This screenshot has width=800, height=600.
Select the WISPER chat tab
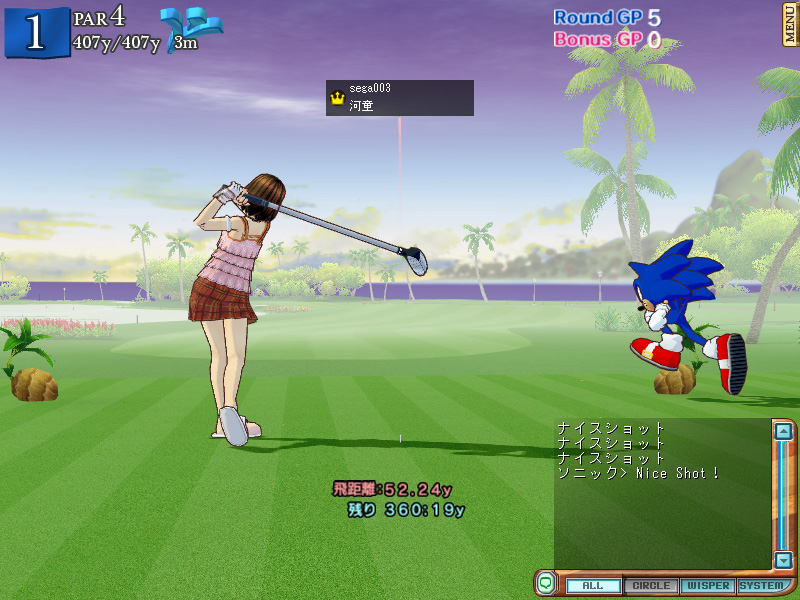pos(707,586)
